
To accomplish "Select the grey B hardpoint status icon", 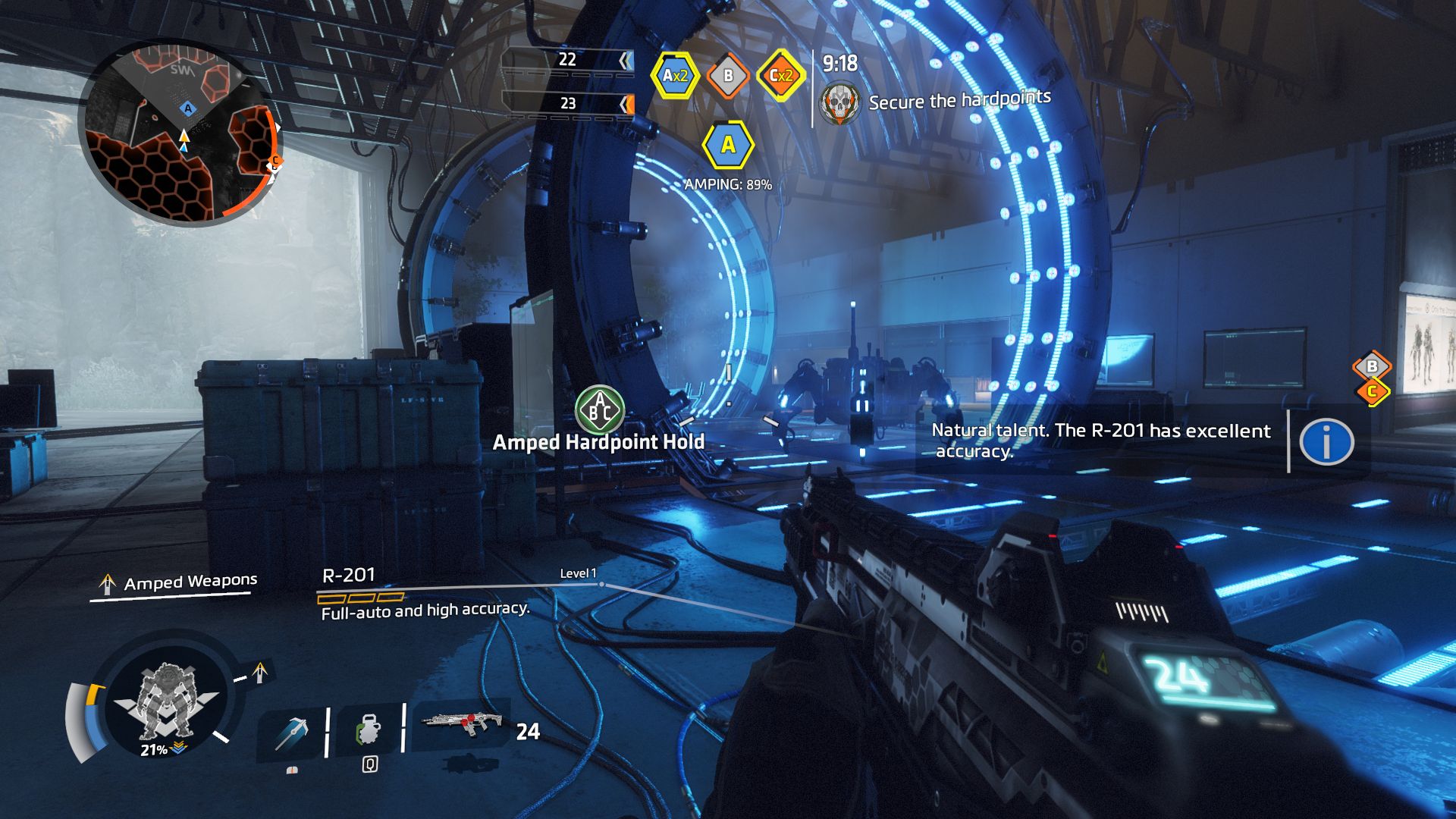I will 728,75.
